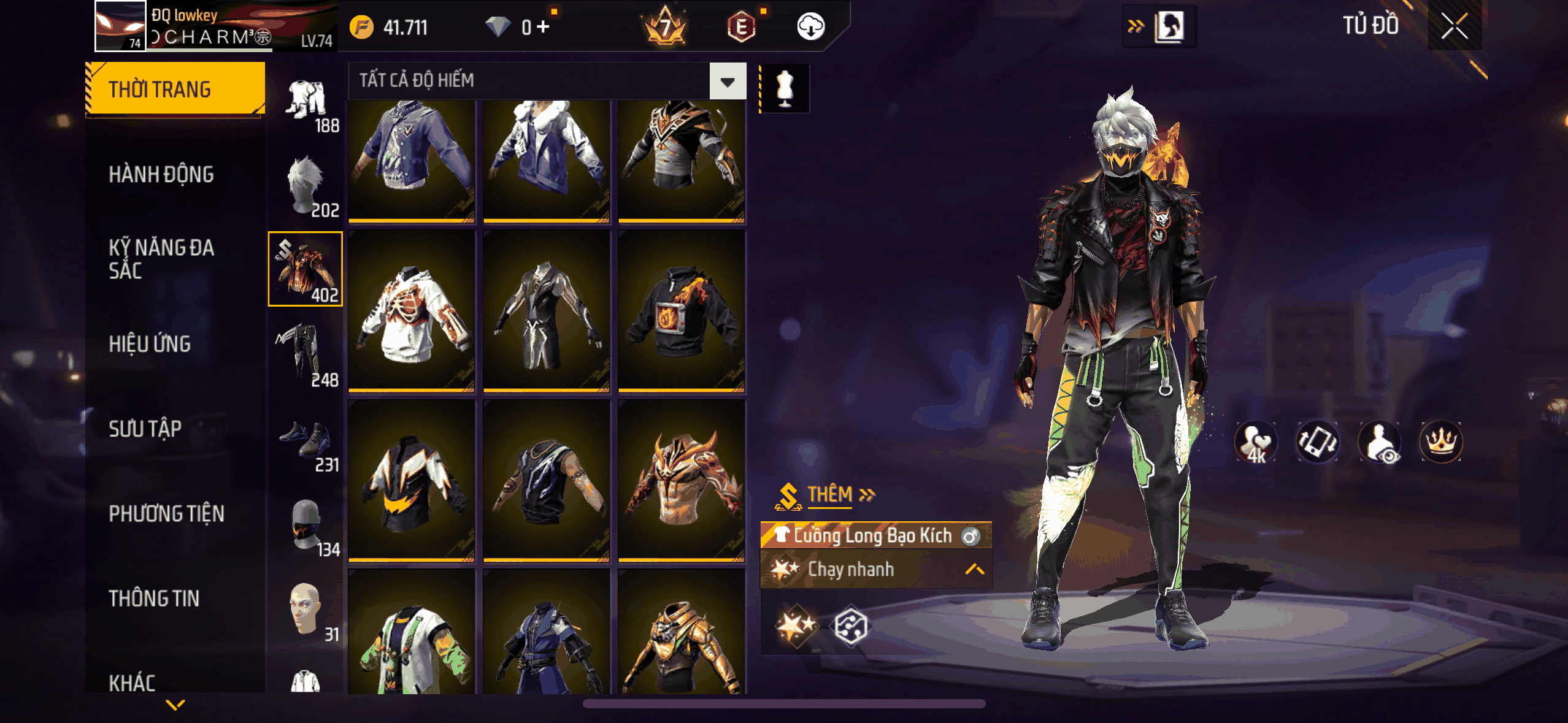Screen dimensions: 1568x723
Task: Close the wardrobe screen
Action: point(1454,27)
